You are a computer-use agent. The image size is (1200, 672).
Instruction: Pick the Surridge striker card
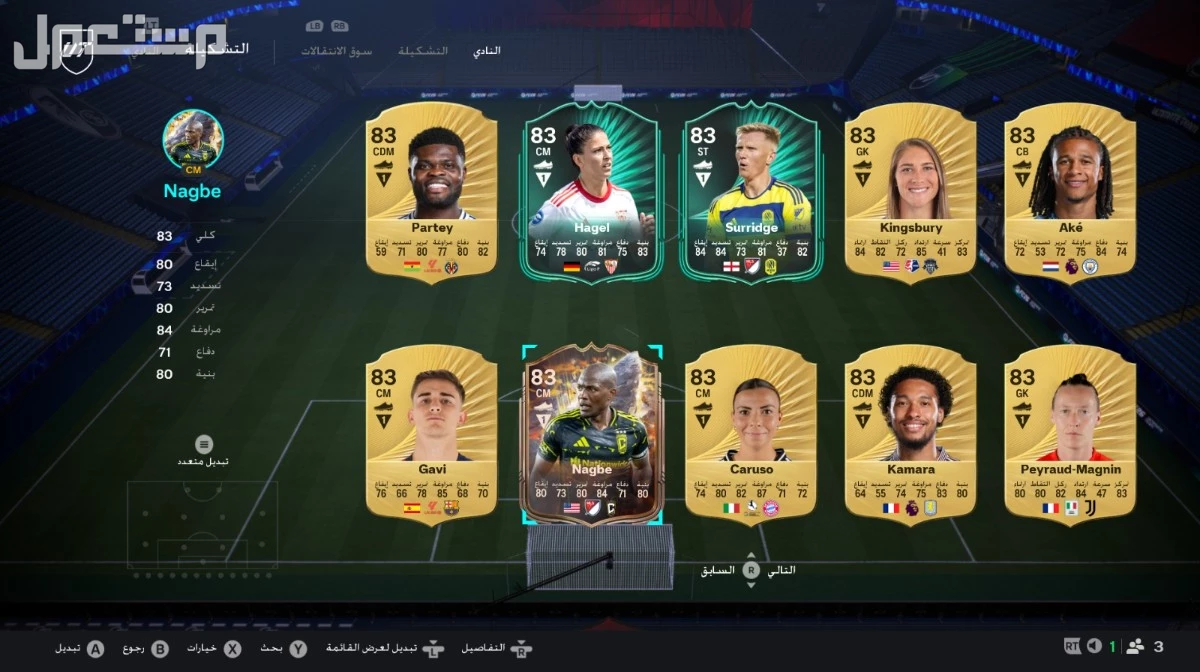click(751, 190)
